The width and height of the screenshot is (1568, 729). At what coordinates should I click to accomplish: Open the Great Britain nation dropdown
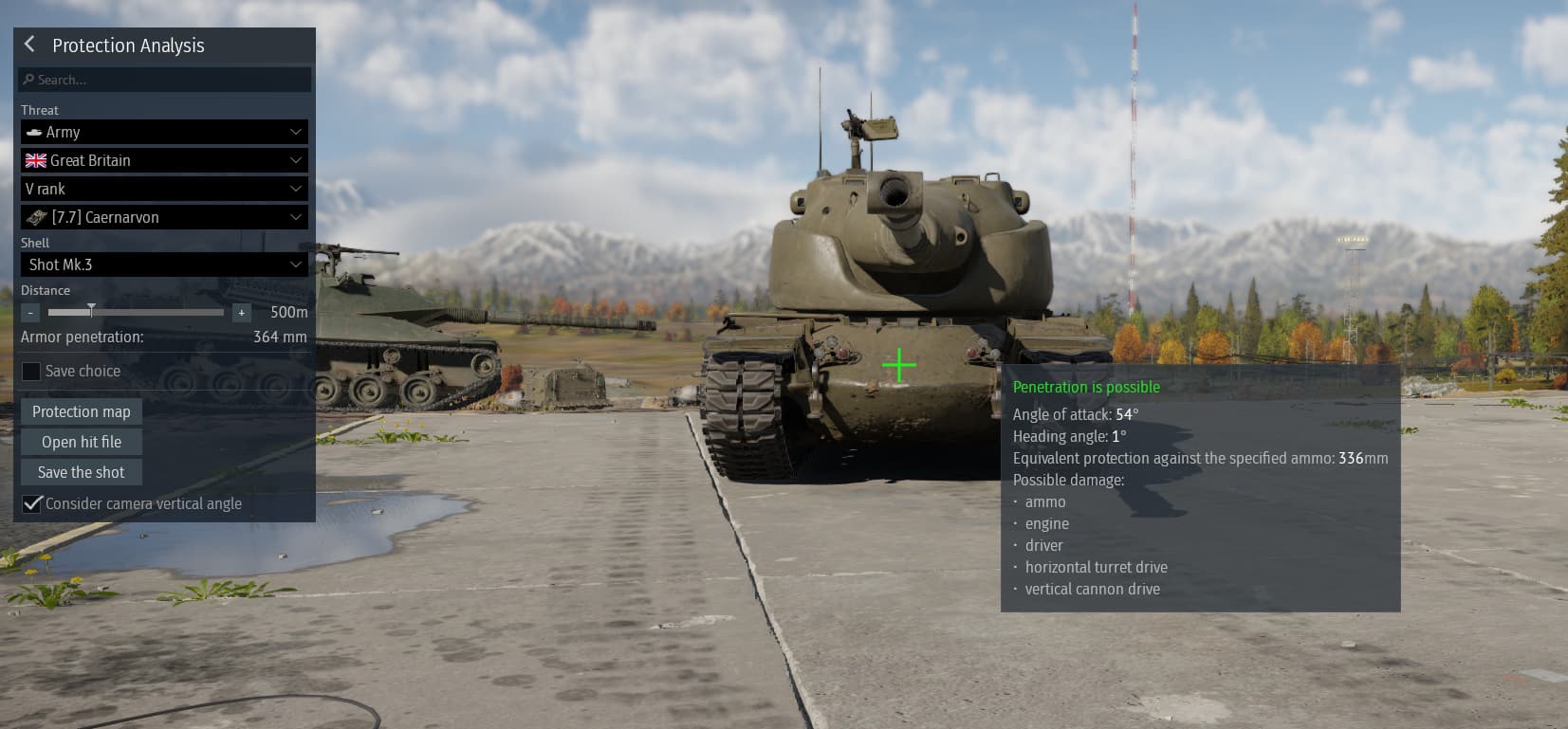164,160
